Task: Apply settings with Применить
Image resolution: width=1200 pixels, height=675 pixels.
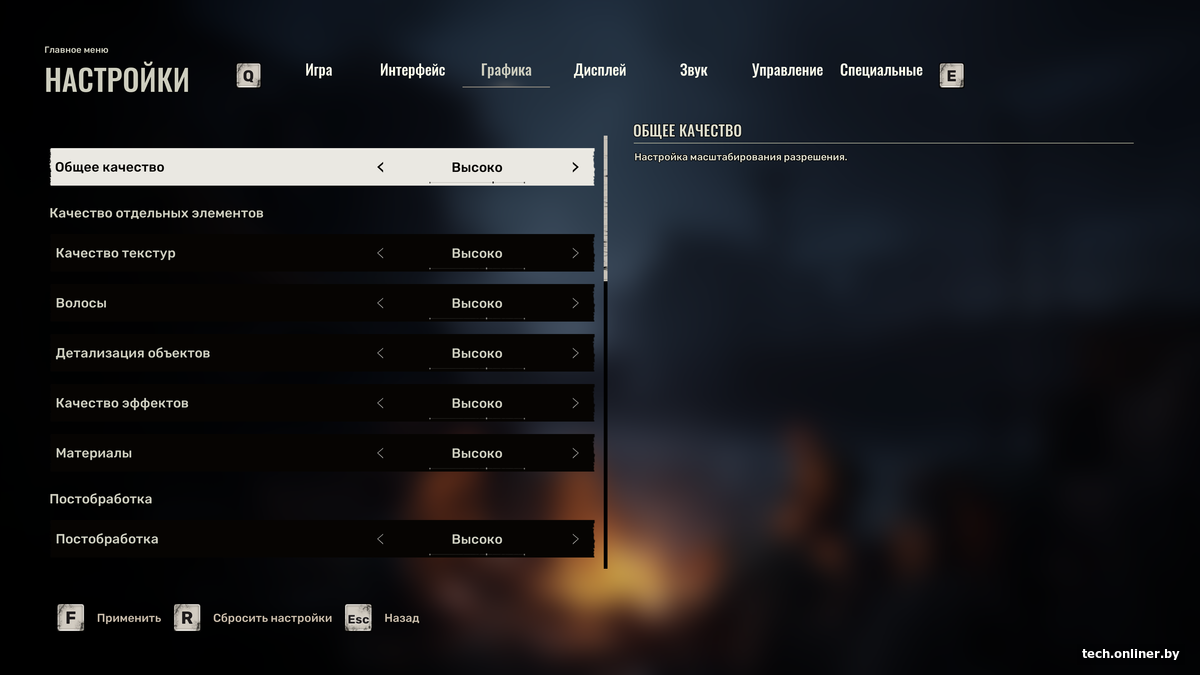Action: pyautogui.click(x=128, y=618)
